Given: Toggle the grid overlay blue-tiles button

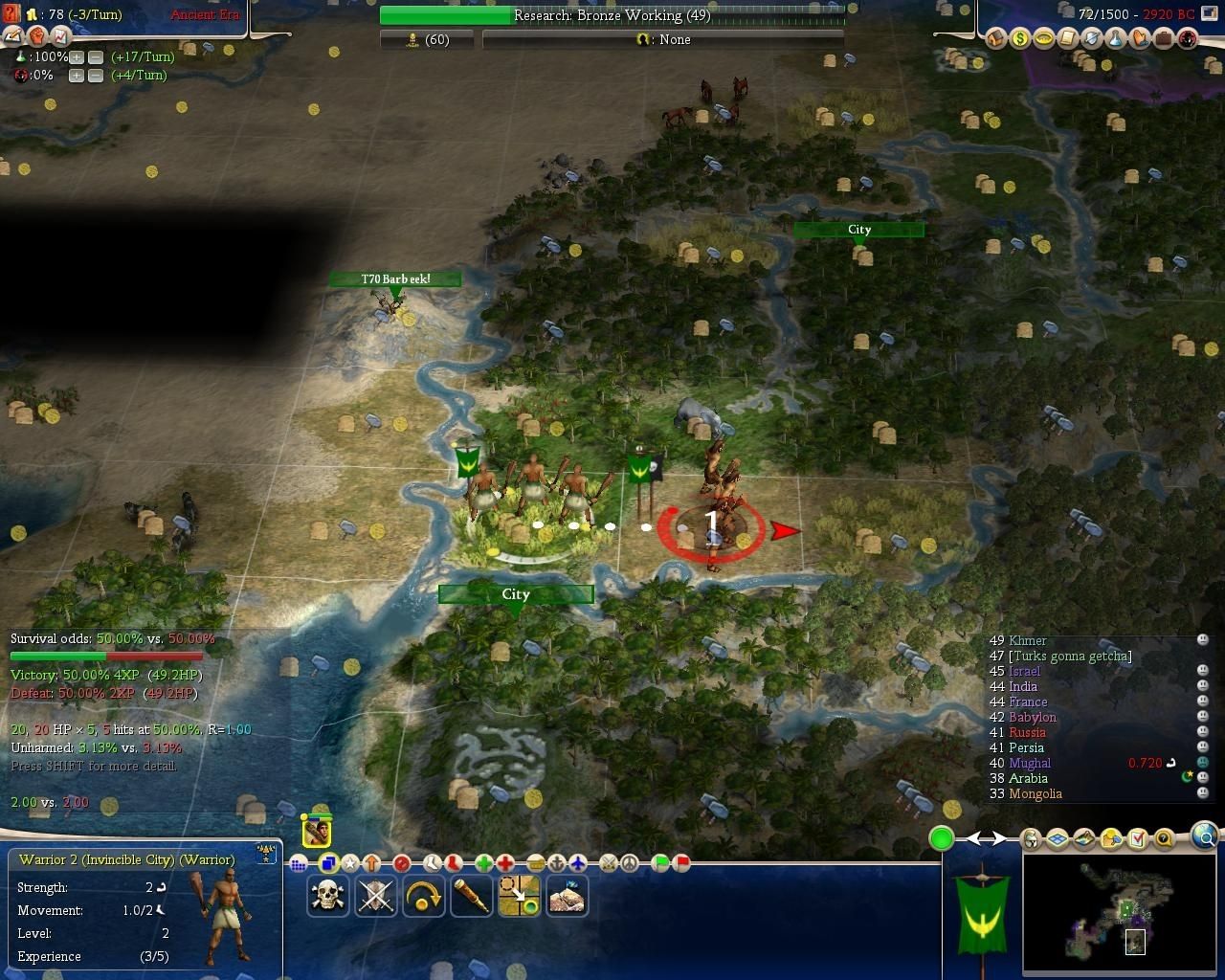Looking at the screenshot, I should (x=1058, y=839).
